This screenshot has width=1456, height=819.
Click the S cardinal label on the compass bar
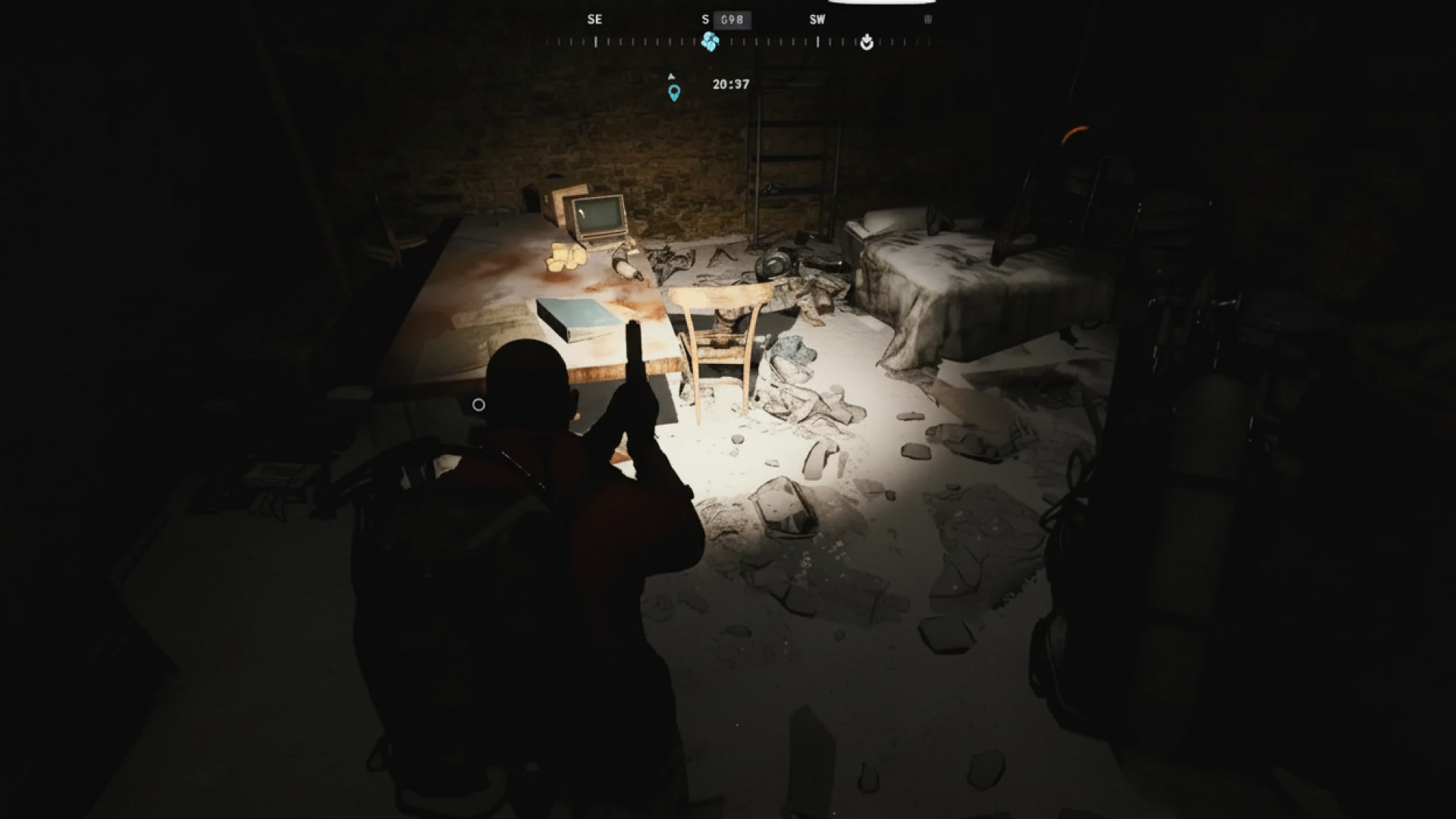point(706,20)
